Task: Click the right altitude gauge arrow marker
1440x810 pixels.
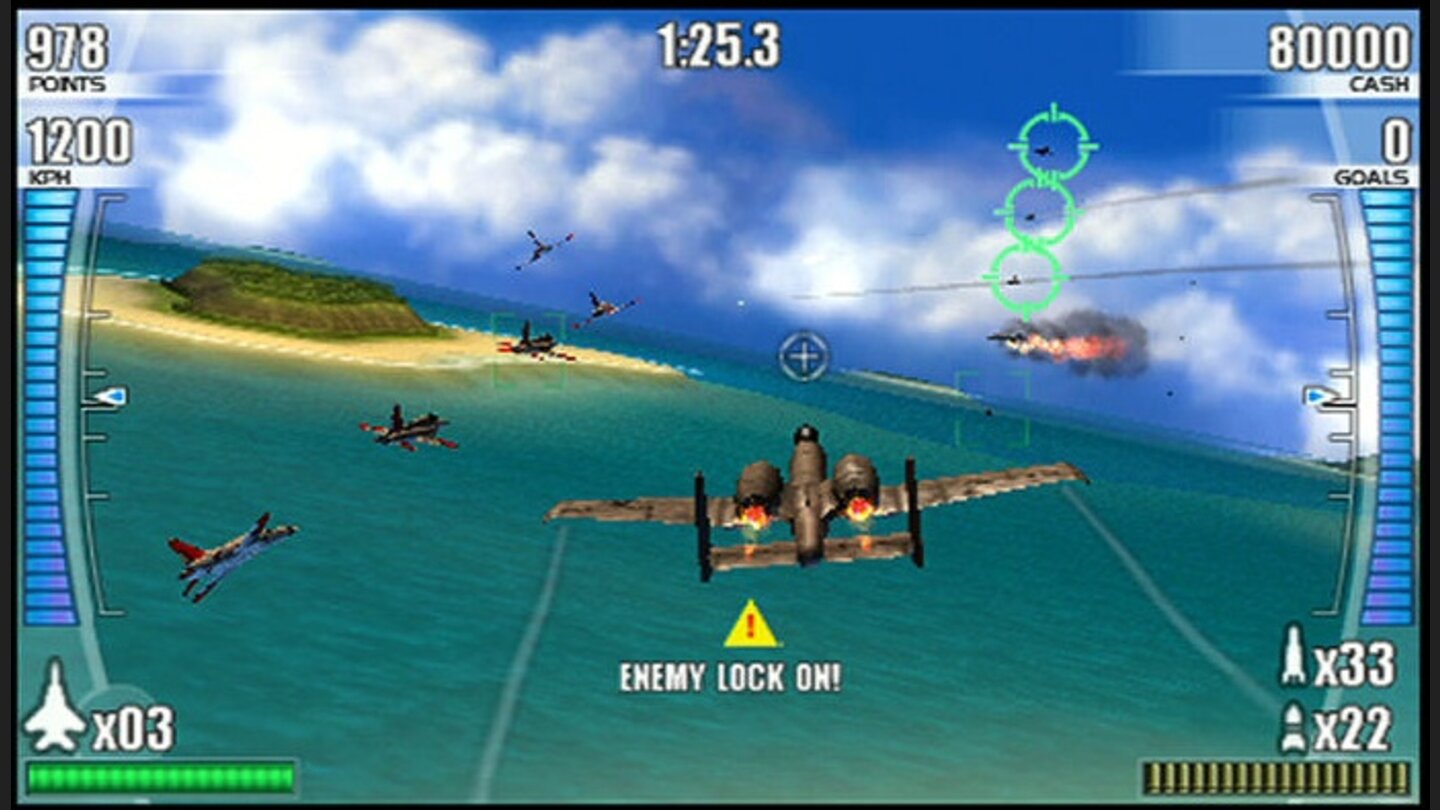Action: (x=1314, y=397)
